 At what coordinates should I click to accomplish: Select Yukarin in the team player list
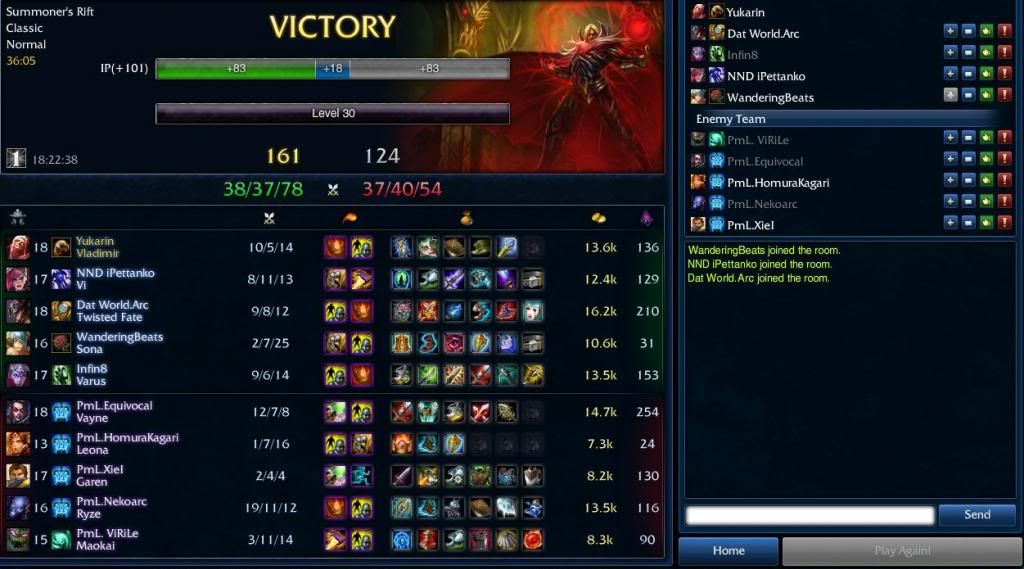746,12
